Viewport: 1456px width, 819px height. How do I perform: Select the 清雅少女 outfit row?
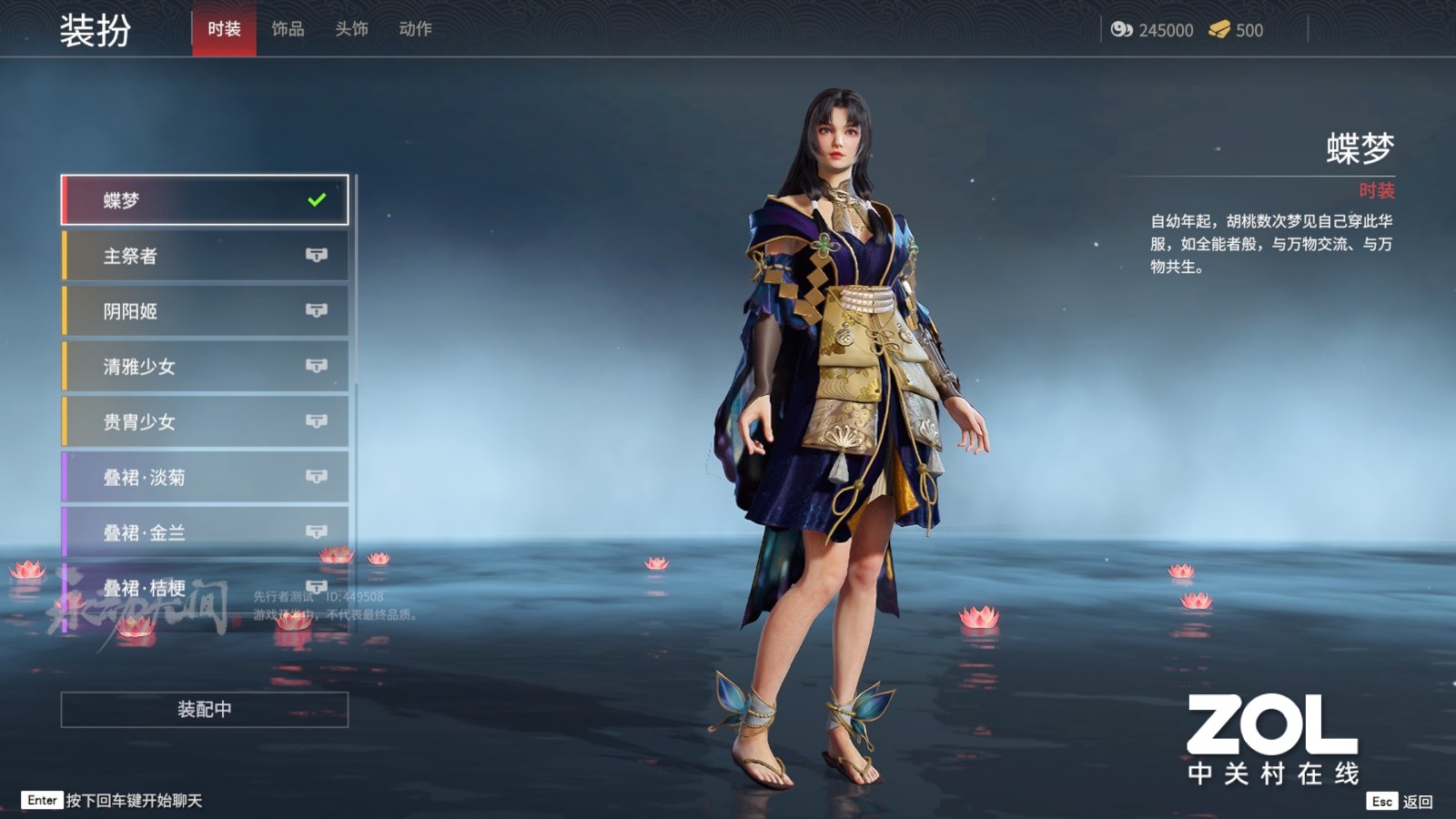[x=205, y=367]
